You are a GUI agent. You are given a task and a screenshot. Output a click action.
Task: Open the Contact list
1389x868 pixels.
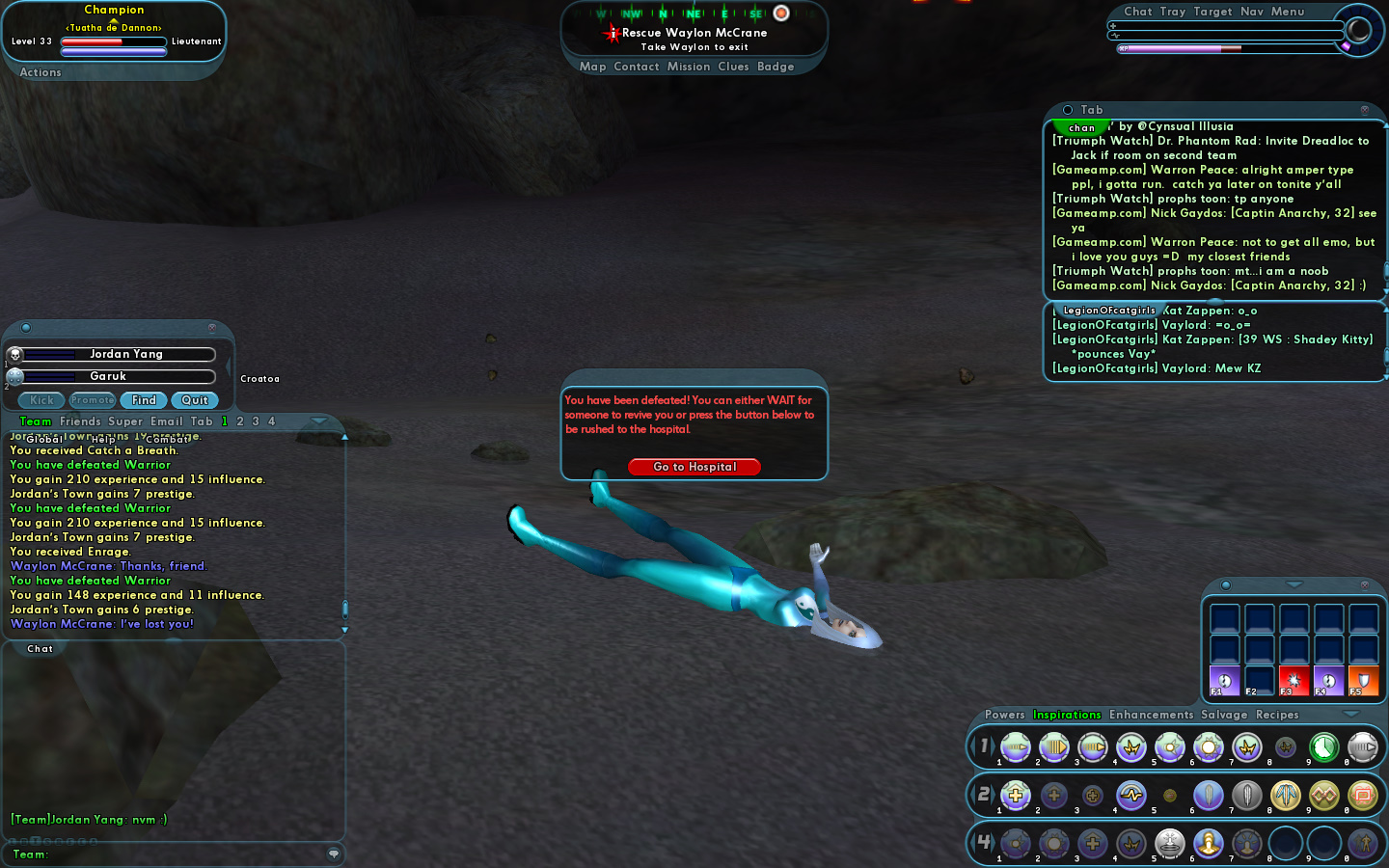[x=636, y=67]
